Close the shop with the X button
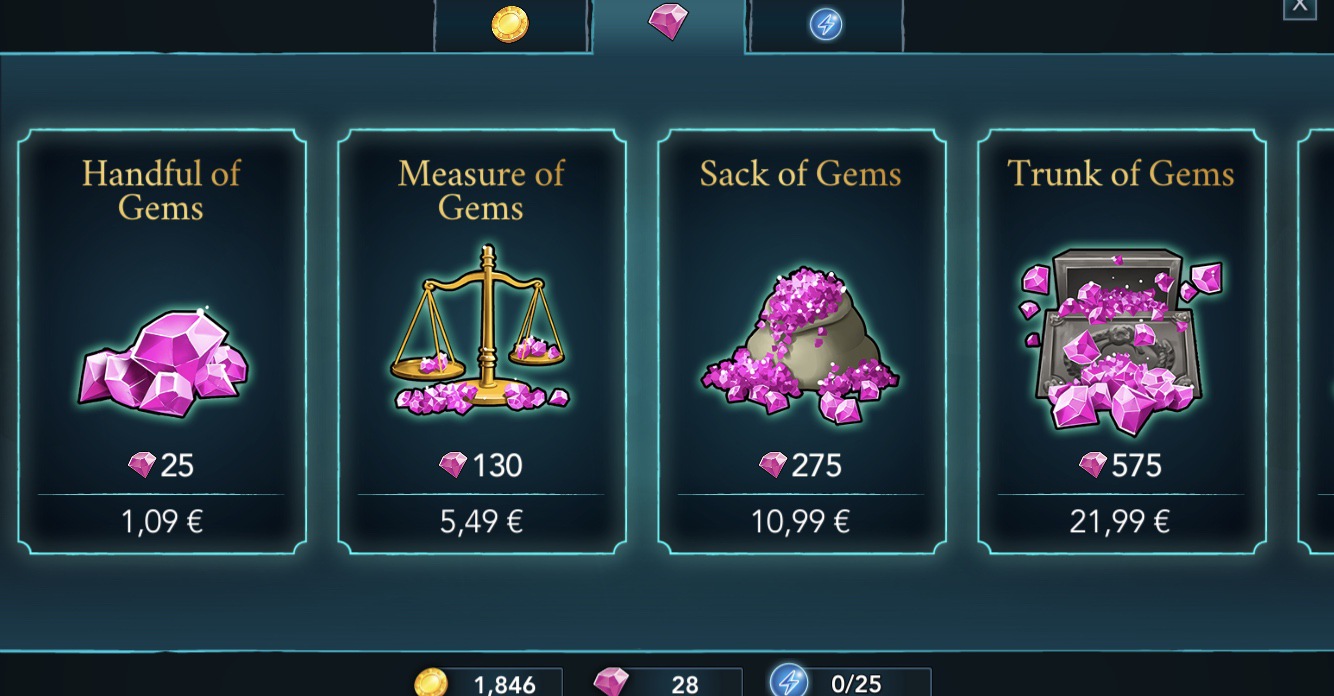 (x=1299, y=8)
